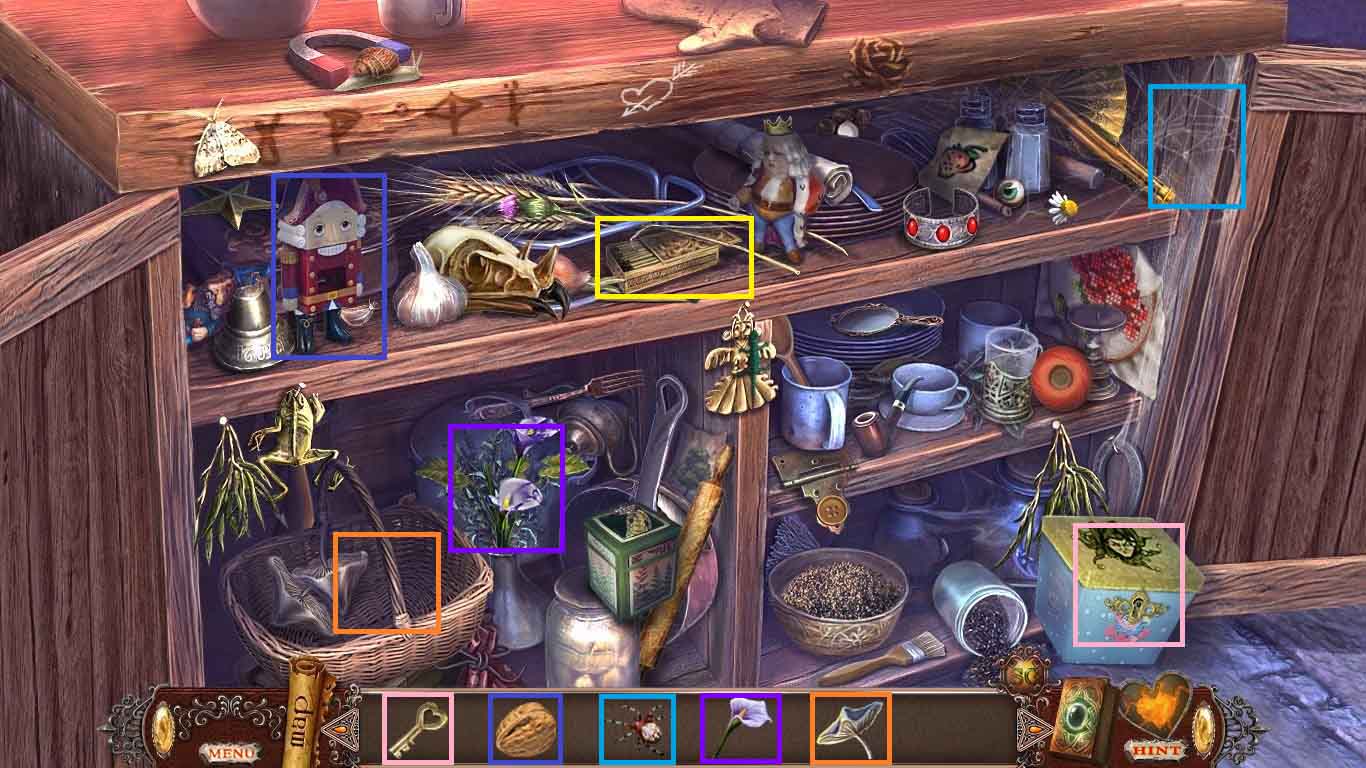Image resolution: width=1366 pixels, height=768 pixels.
Task: Choose the spider inventory item
Action: click(637, 728)
